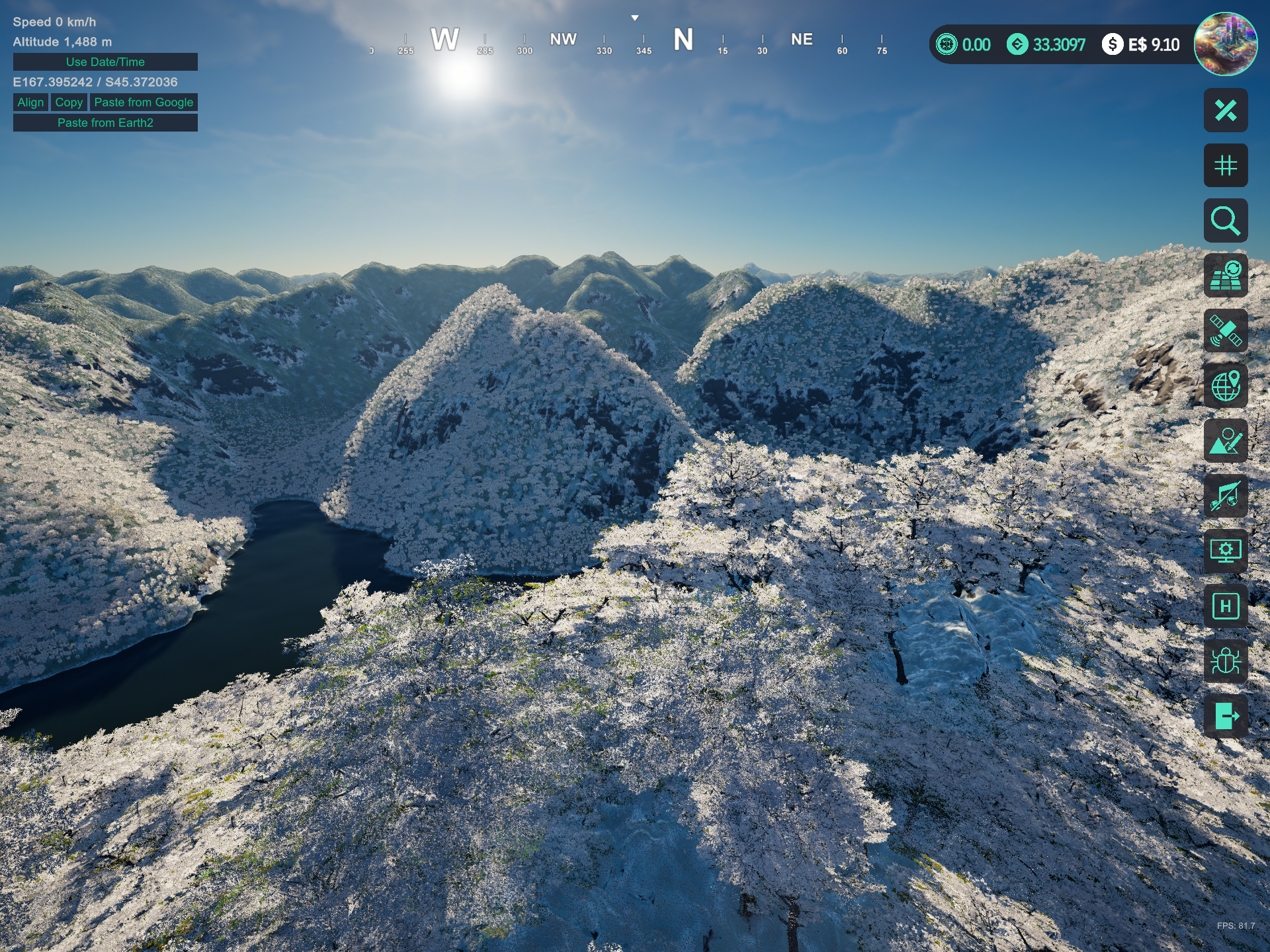Activate the satellite icon

pyautogui.click(x=1225, y=331)
